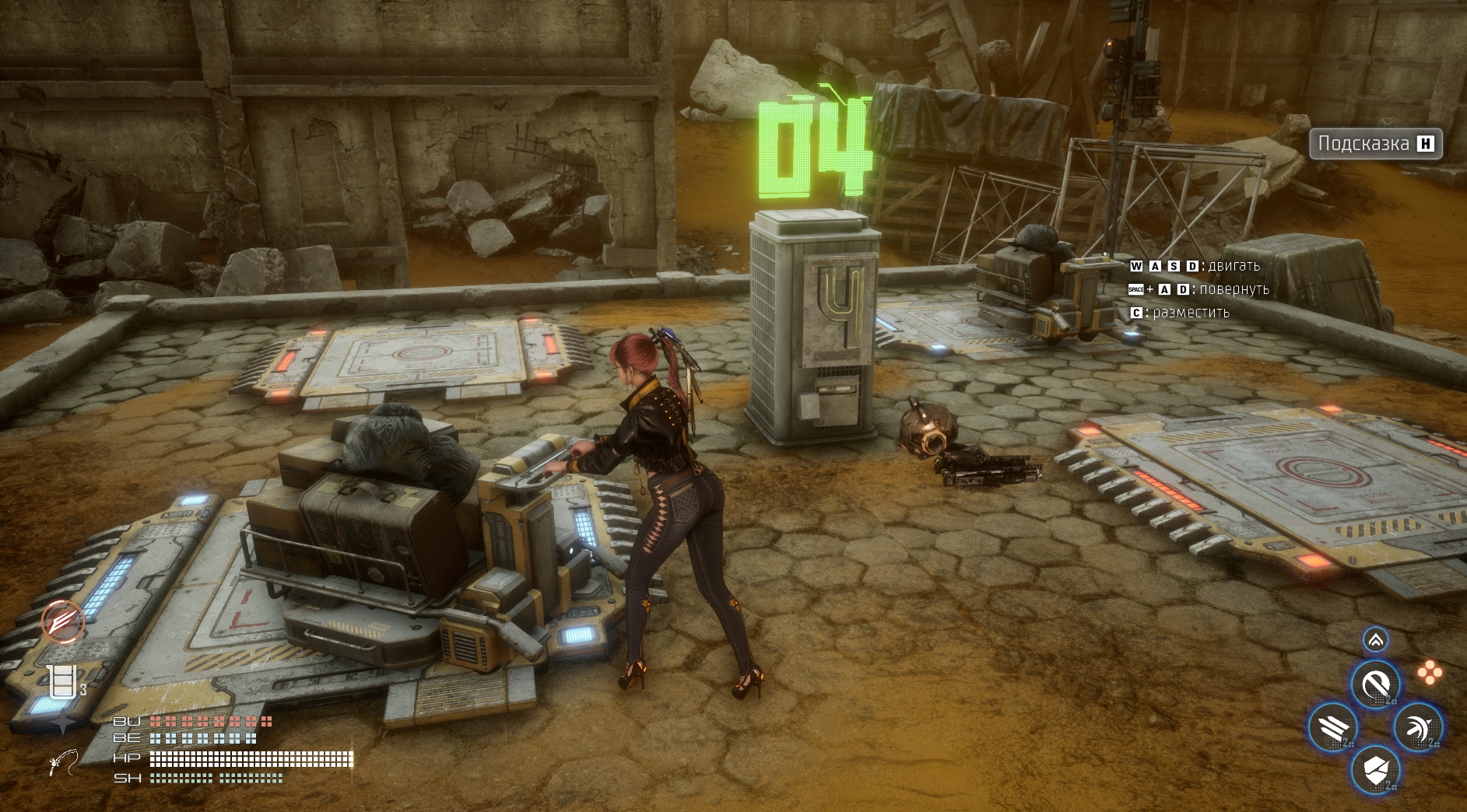Viewport: 1467px width, 812px height.
Task: Activate the cracked shield skill
Action: [x=1375, y=770]
